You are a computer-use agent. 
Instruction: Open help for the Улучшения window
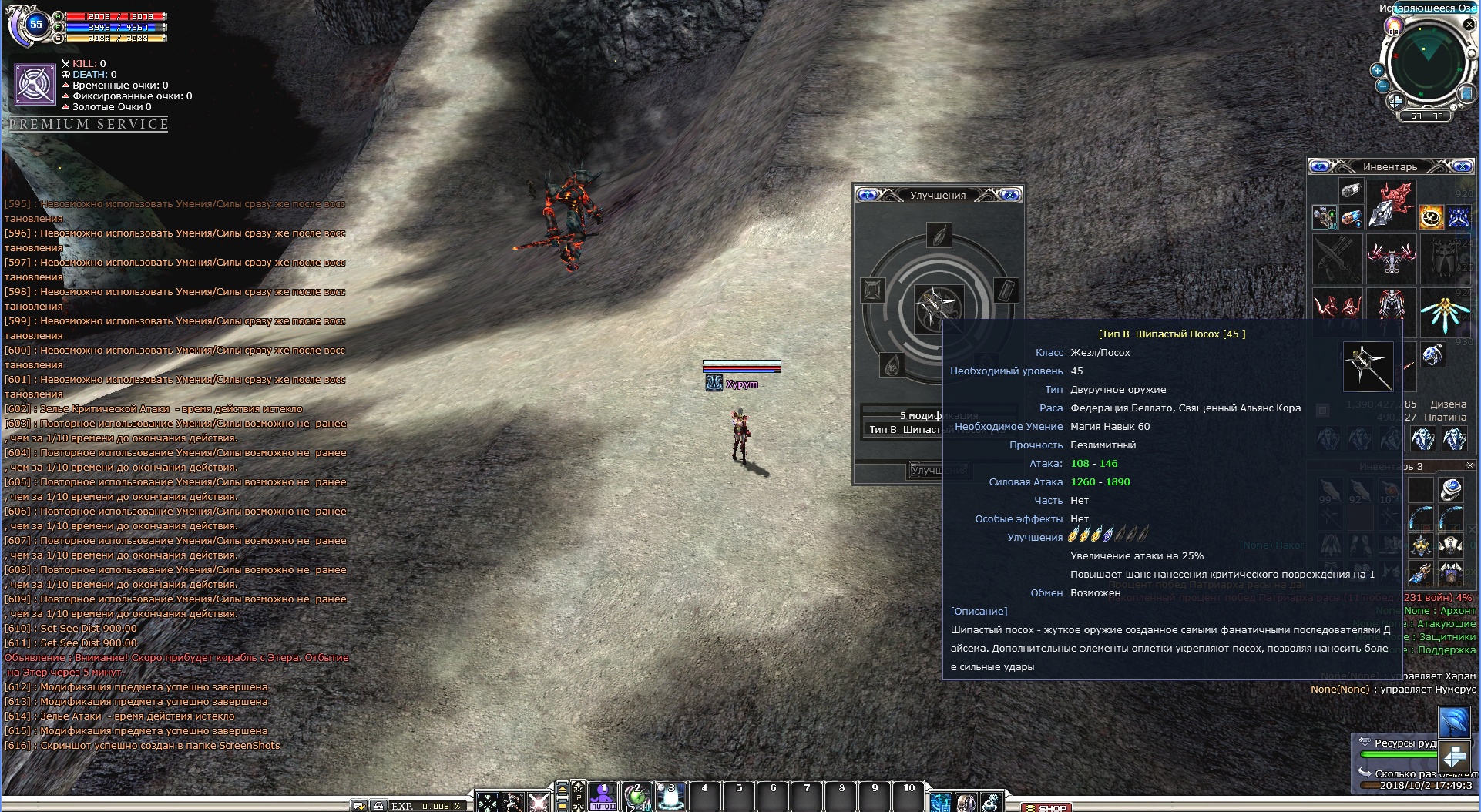867,195
